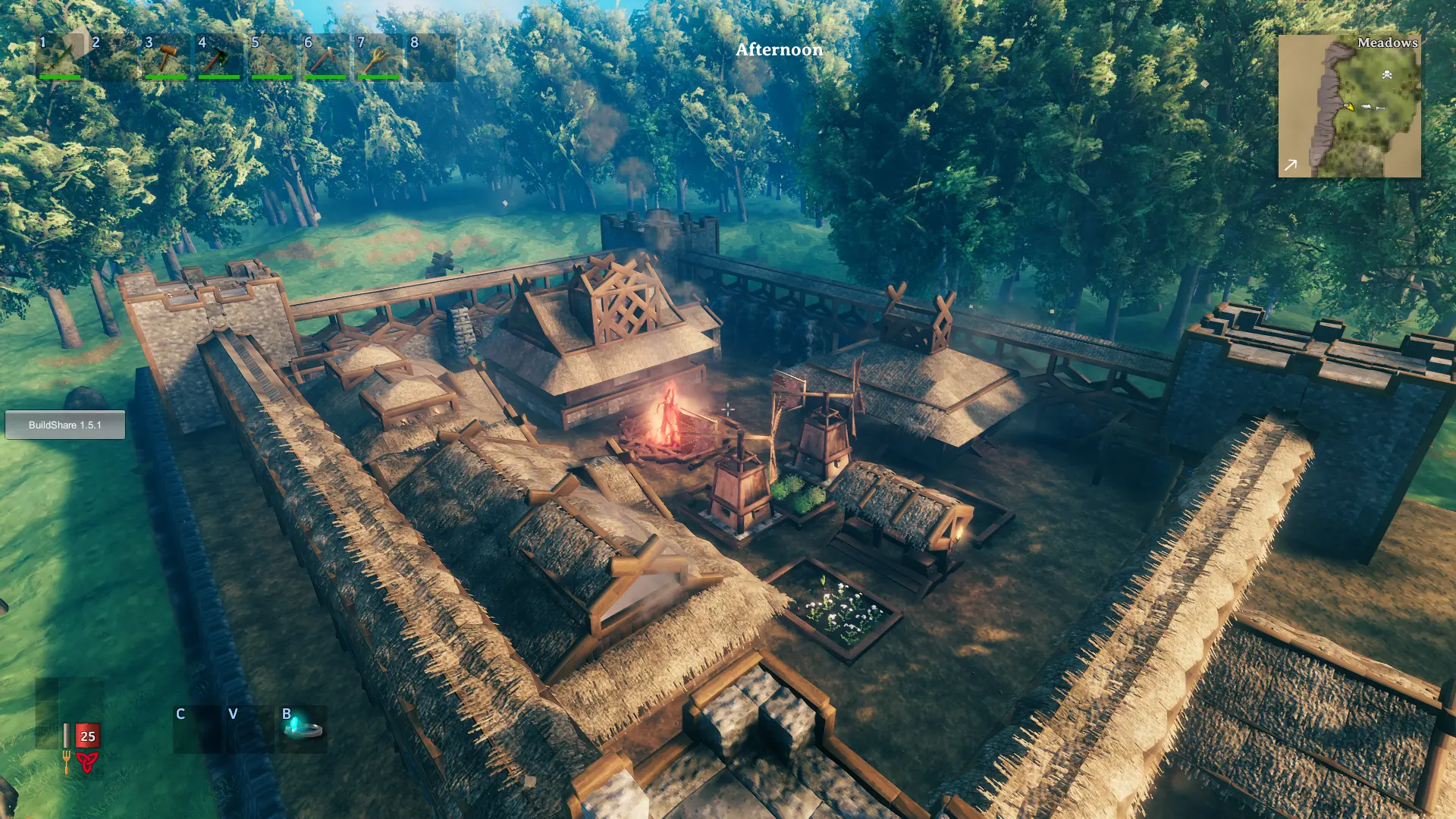Select the dark green axe in slot 4

pos(218,58)
